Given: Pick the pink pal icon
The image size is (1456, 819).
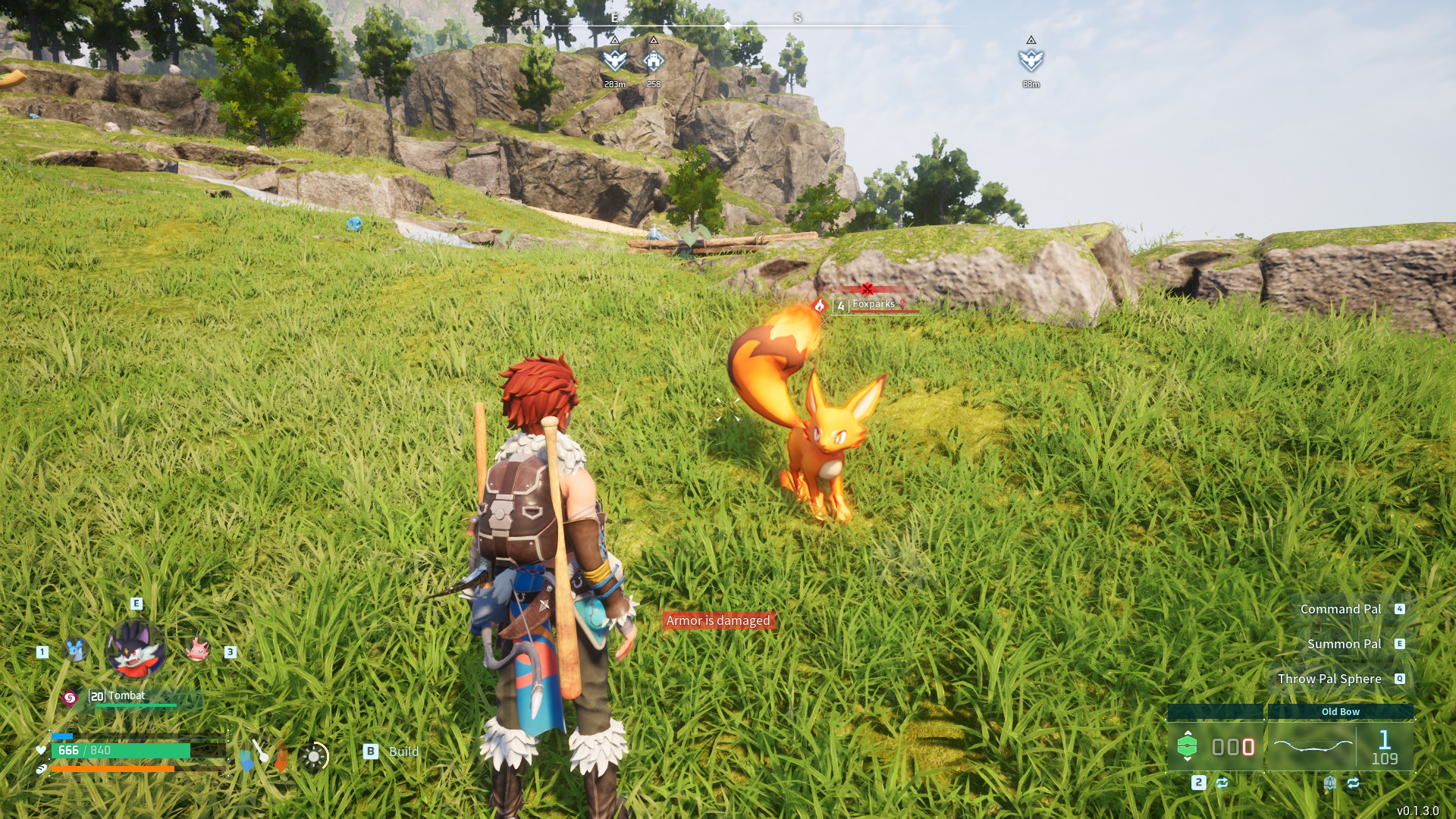Looking at the screenshot, I should [x=197, y=650].
